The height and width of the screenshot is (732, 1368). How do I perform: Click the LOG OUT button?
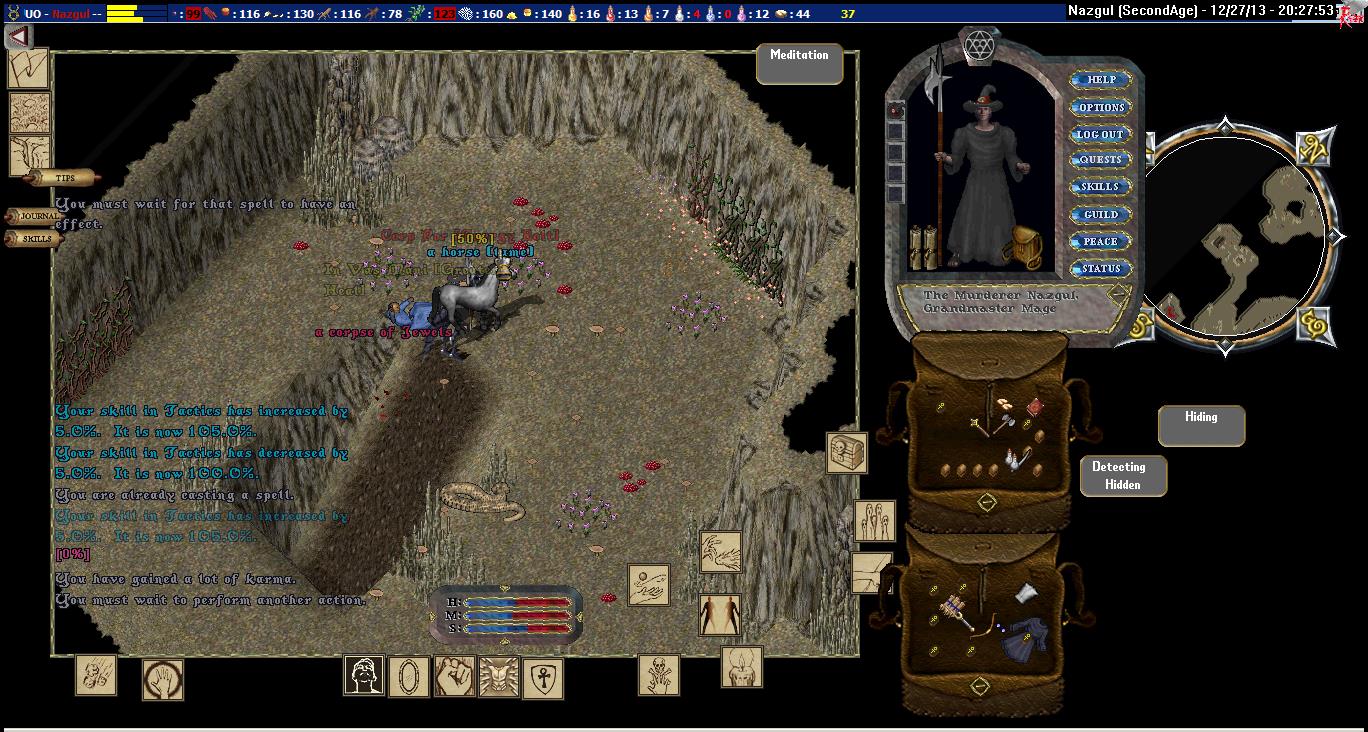click(x=1100, y=134)
